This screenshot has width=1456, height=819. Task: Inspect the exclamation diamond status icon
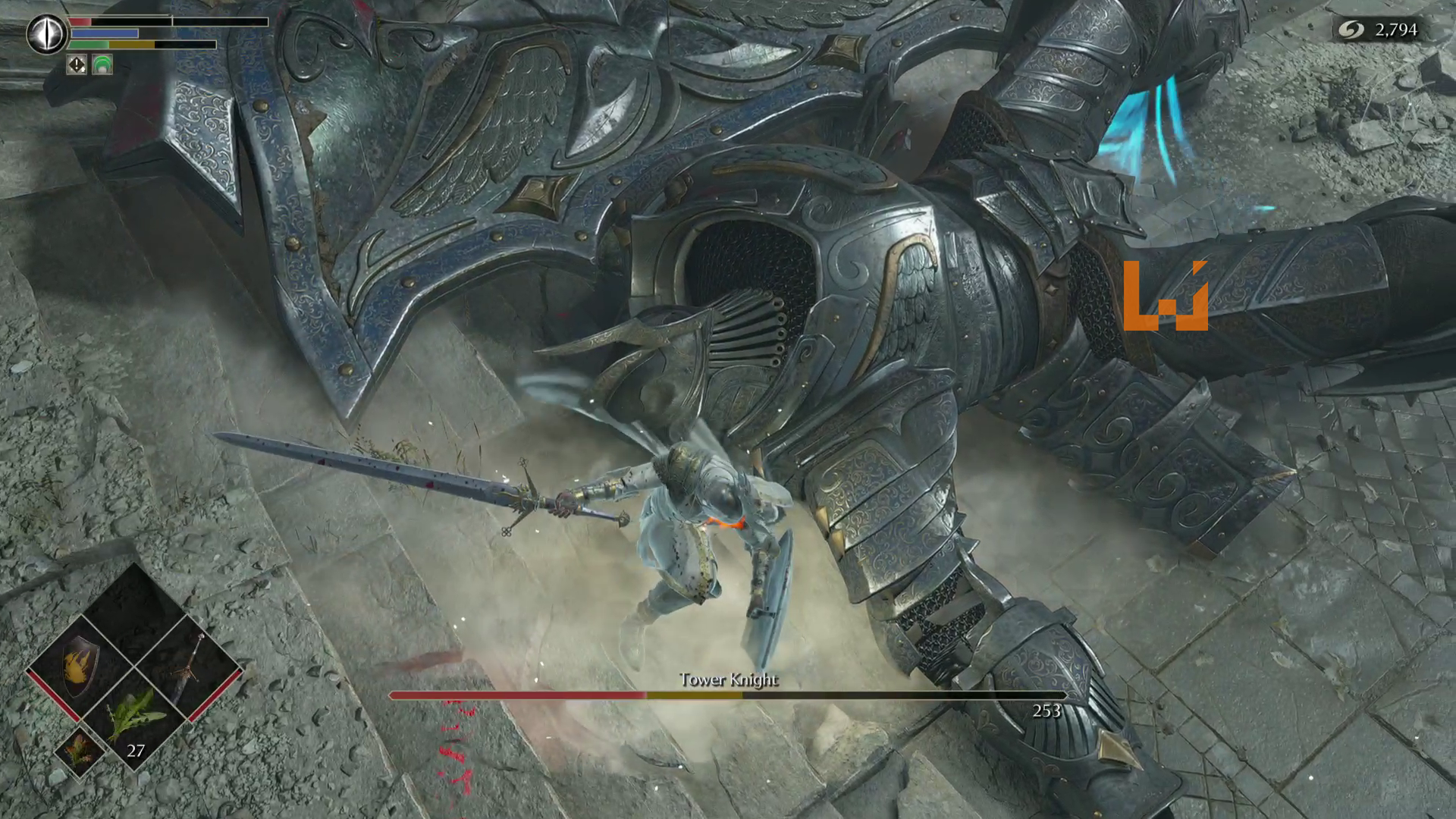(77, 65)
